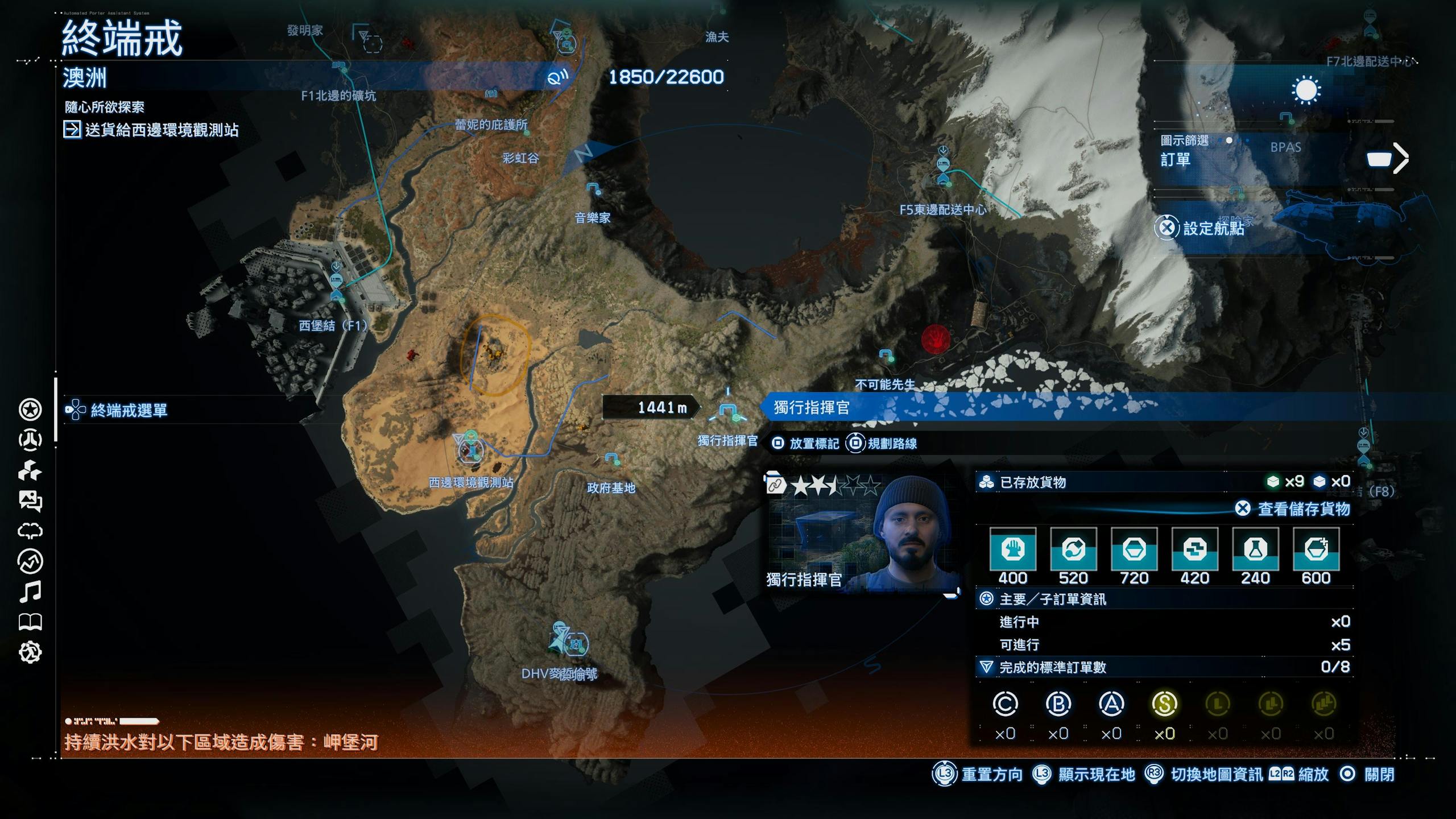Viewport: 1456px width, 819px height.
Task: Open the book icon in left sidebar
Action: [30, 622]
